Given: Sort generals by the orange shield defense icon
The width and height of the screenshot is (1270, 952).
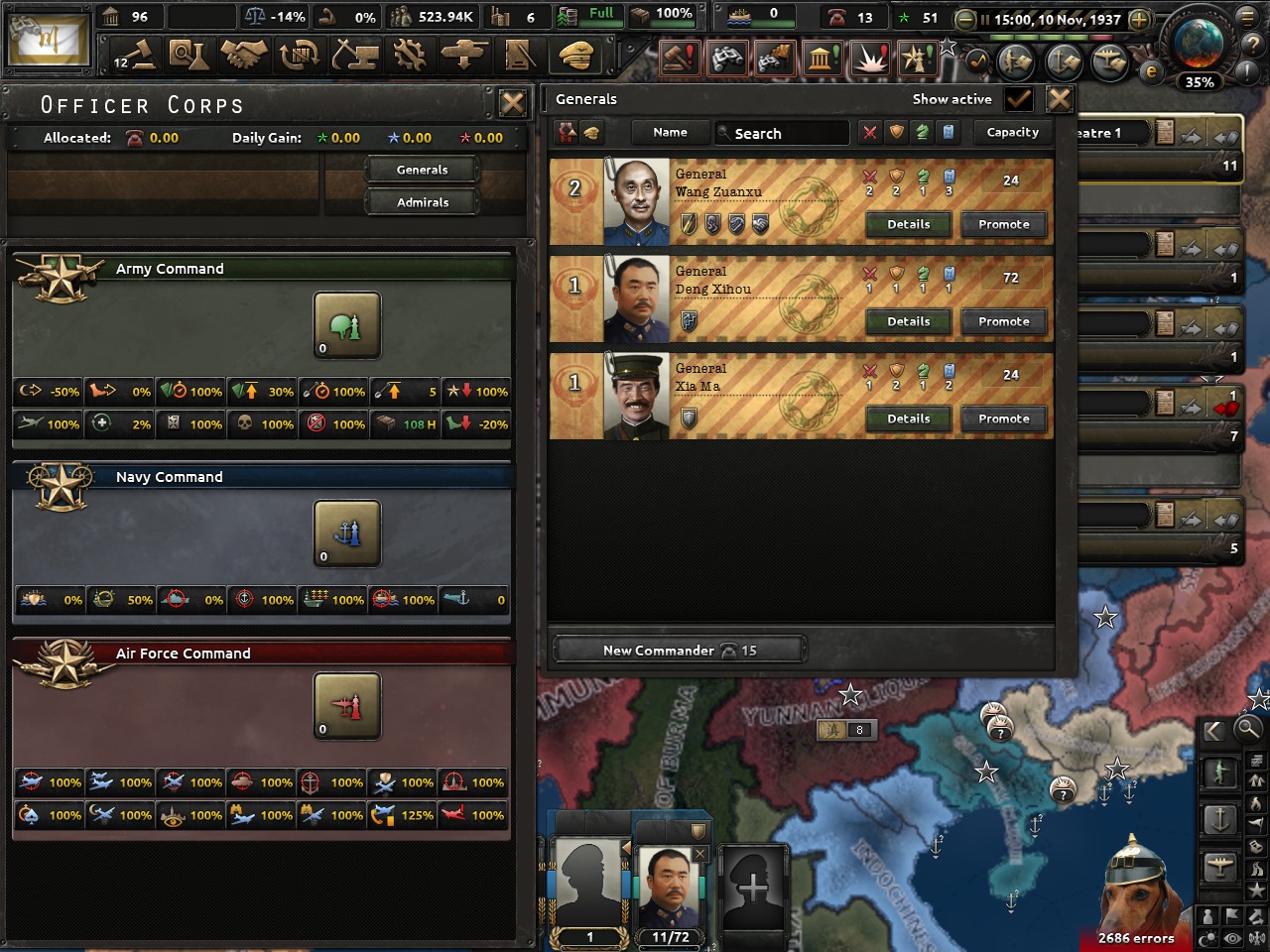Looking at the screenshot, I should pyautogui.click(x=896, y=132).
